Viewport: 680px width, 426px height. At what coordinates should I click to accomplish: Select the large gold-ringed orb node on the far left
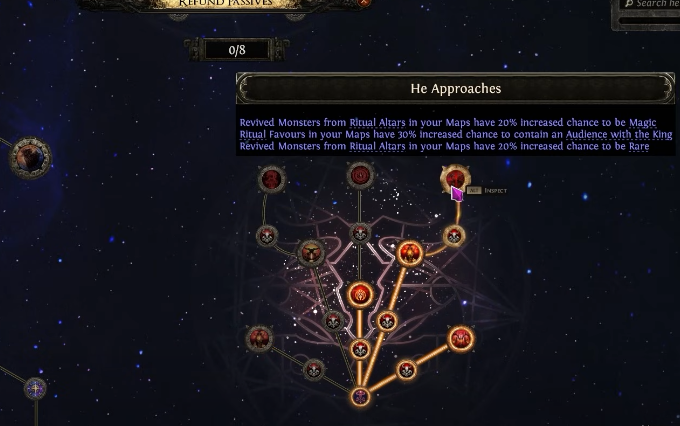pos(30,157)
